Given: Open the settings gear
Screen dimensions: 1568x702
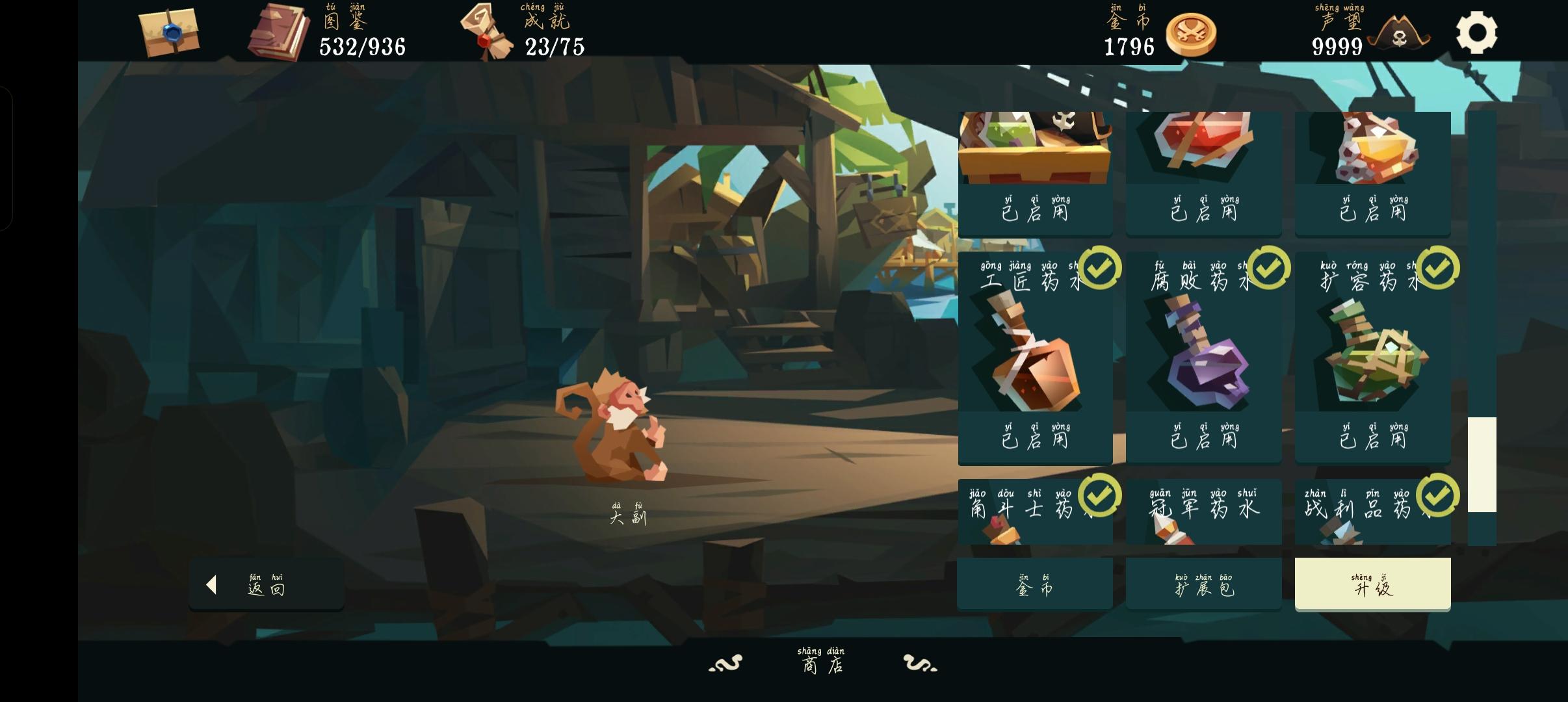Looking at the screenshot, I should [x=1476, y=31].
